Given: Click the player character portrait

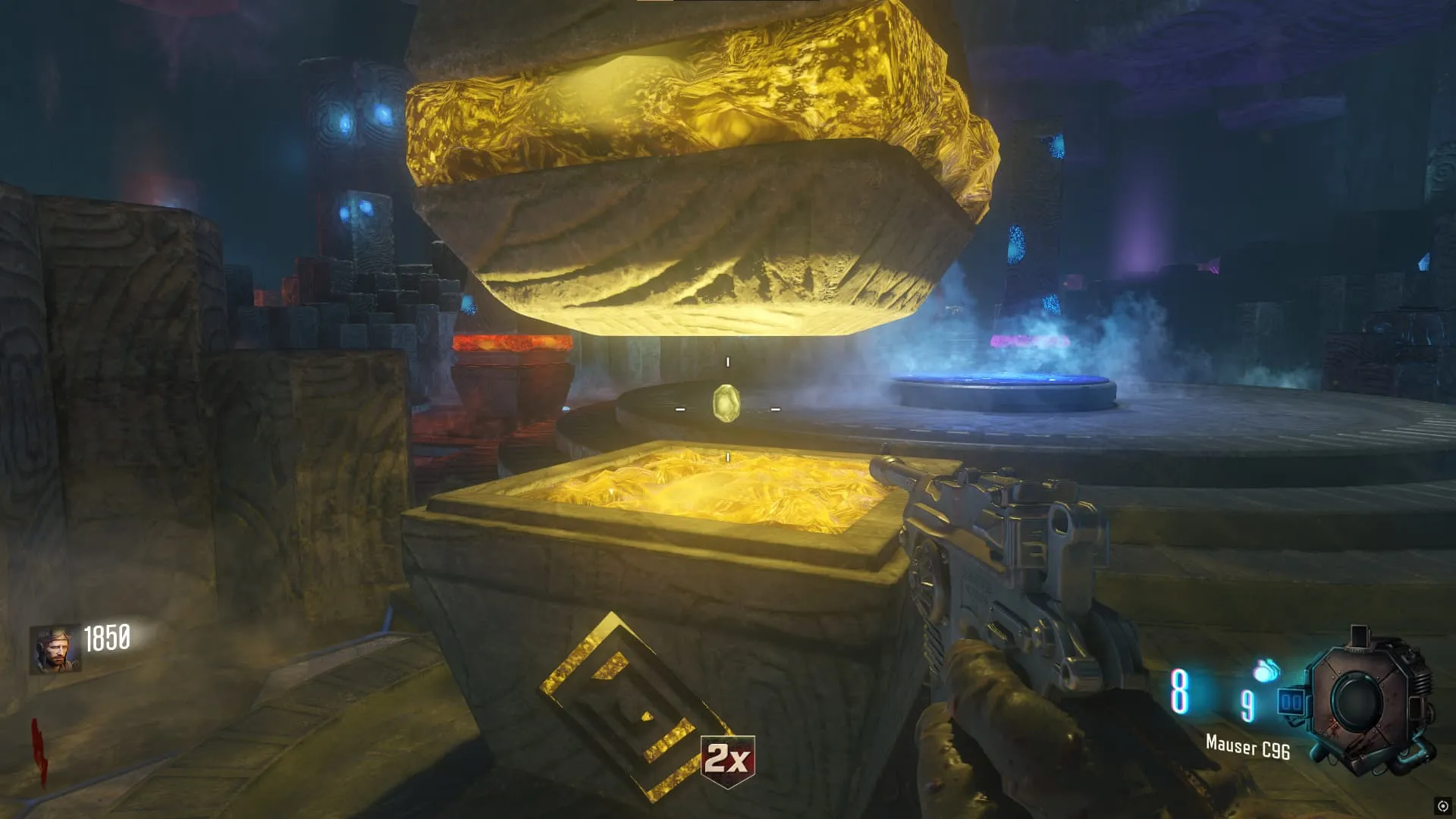Looking at the screenshot, I should click(x=55, y=650).
